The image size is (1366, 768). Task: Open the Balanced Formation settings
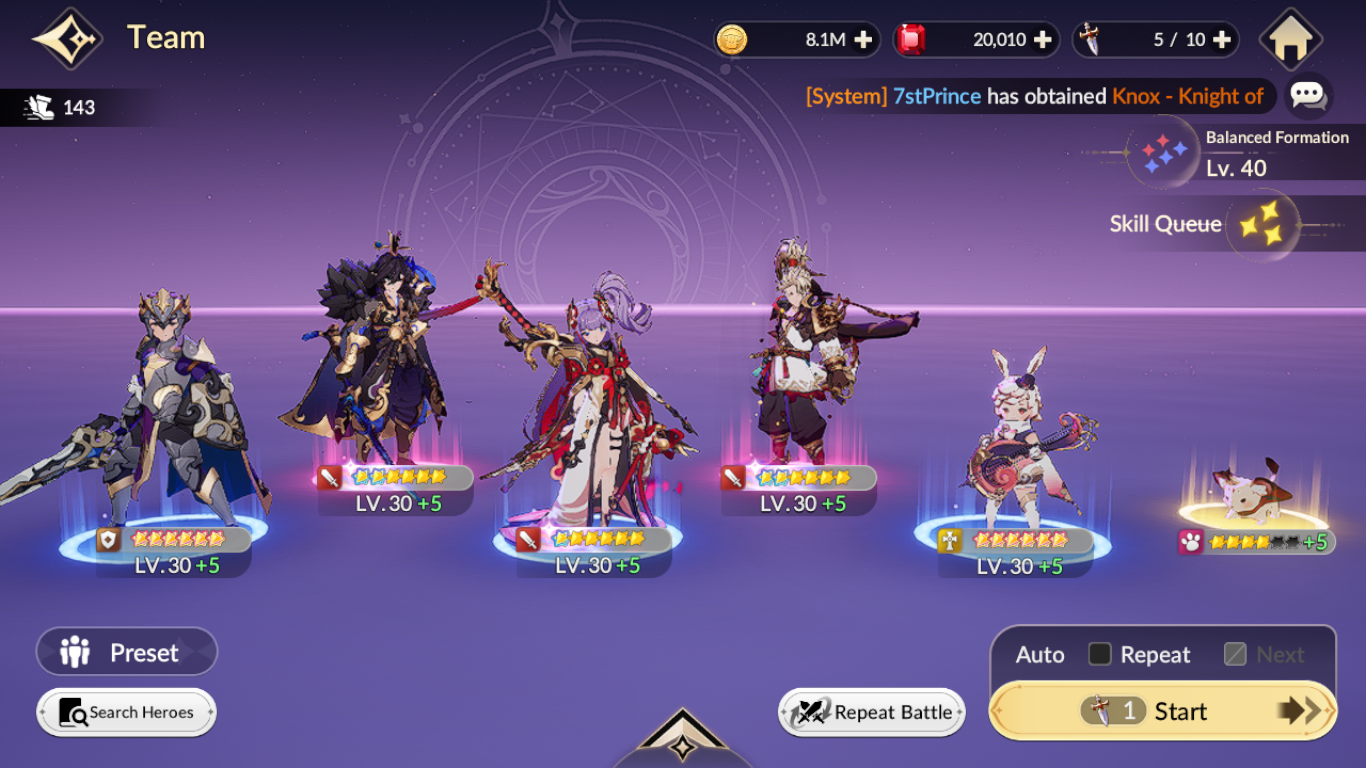[x=1166, y=152]
